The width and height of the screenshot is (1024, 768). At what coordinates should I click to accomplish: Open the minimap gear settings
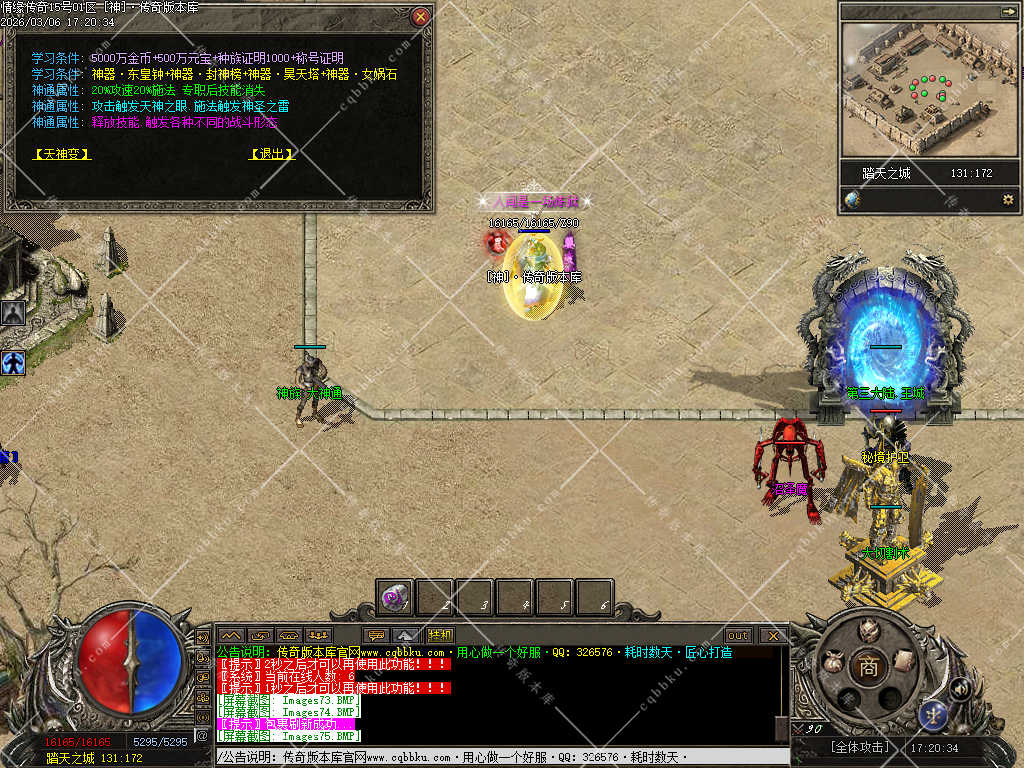pyautogui.click(x=1007, y=200)
